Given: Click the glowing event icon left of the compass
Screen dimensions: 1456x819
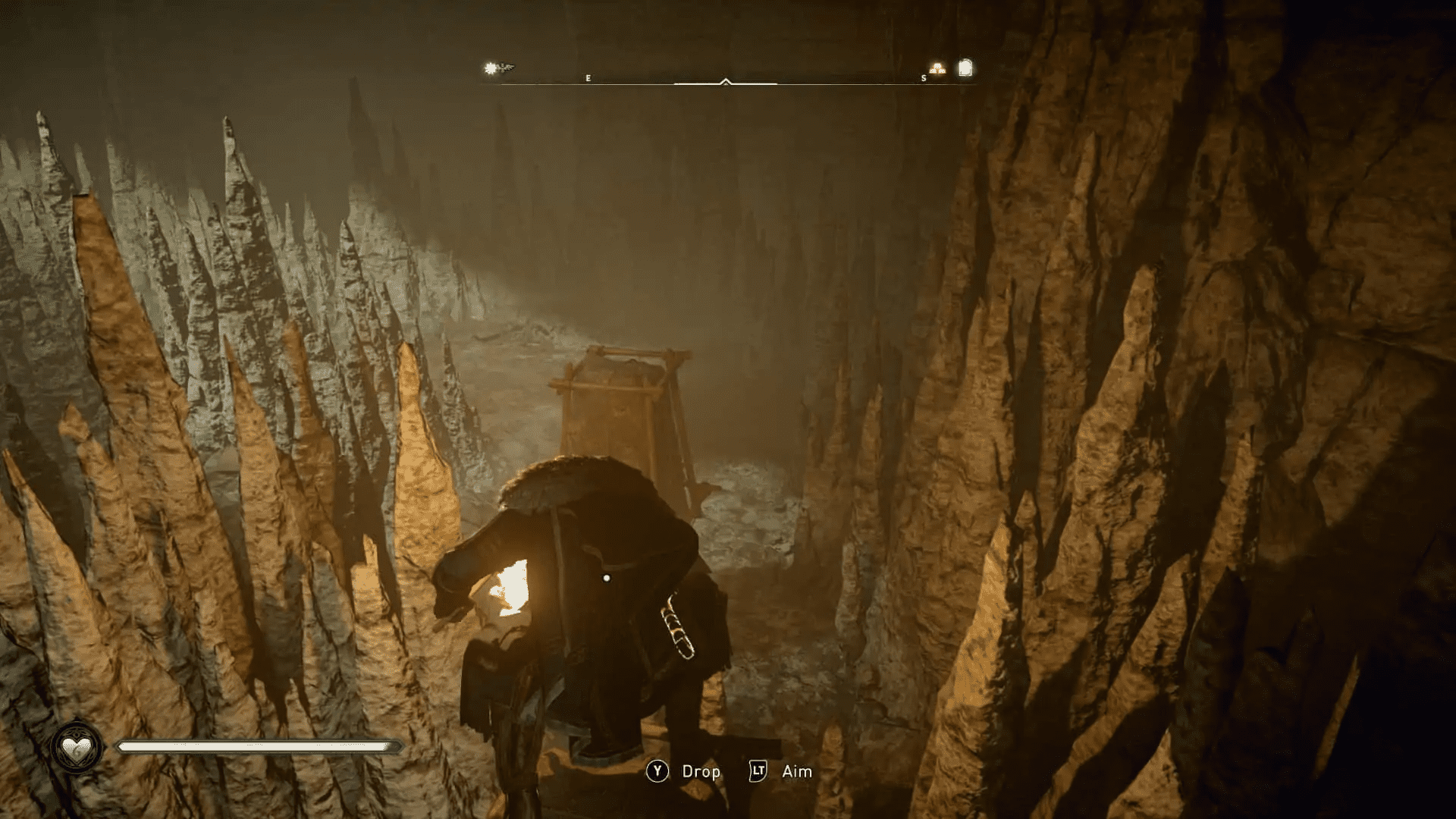Looking at the screenshot, I should 491,67.
